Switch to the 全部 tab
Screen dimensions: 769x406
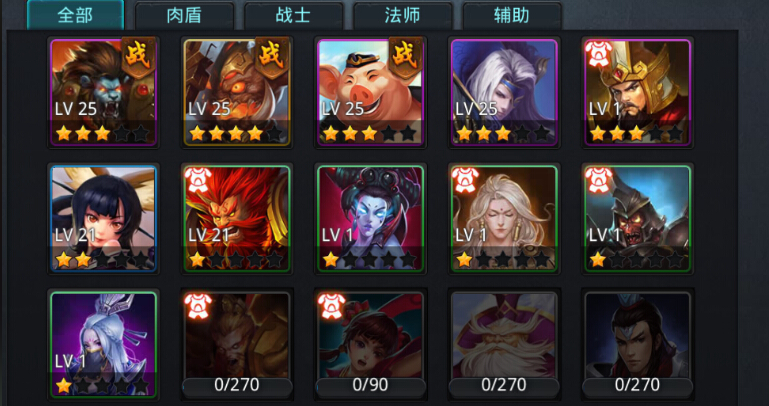click(75, 15)
